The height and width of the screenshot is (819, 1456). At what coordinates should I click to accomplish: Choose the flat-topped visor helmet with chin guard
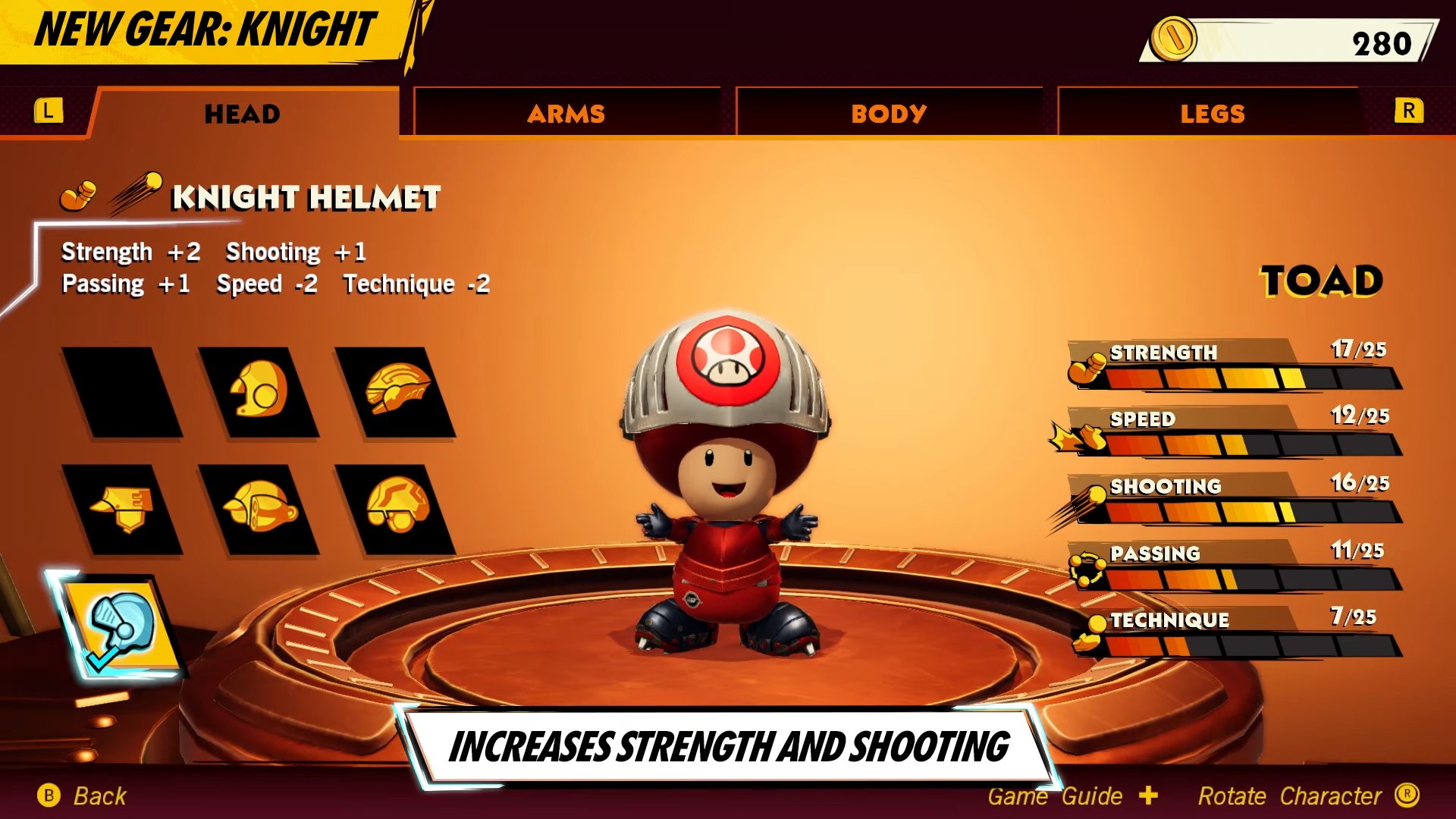[x=121, y=509]
